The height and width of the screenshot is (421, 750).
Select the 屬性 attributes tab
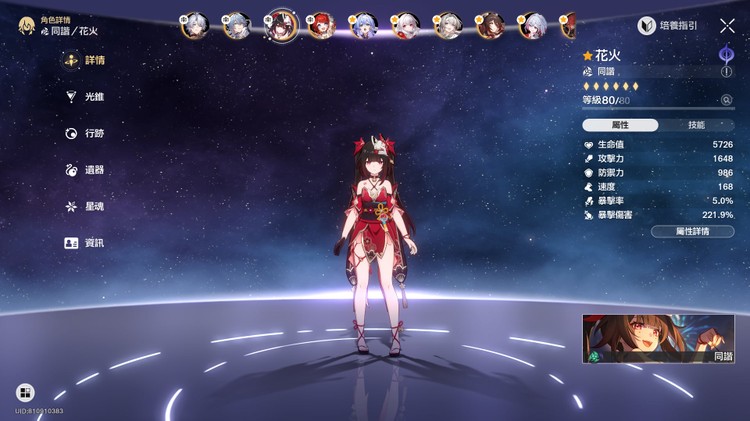pos(620,125)
